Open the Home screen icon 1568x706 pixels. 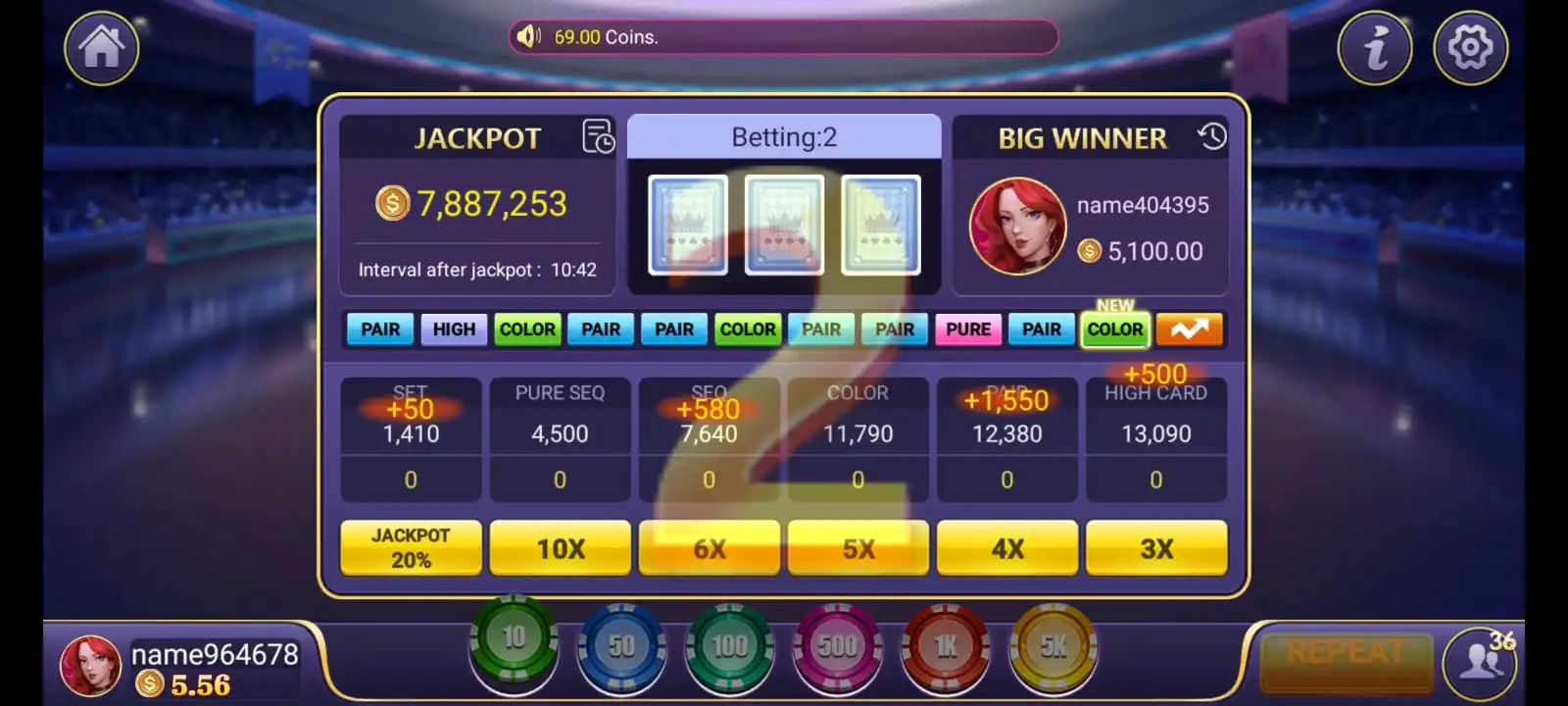coord(100,48)
